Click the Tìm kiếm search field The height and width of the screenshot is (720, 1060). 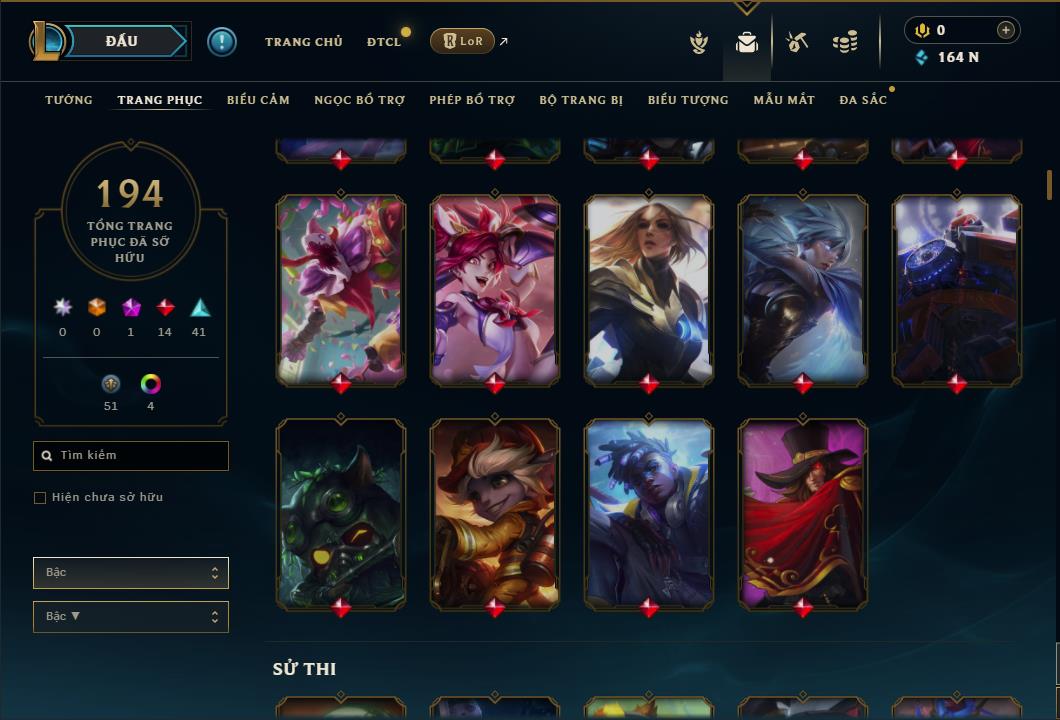point(131,456)
